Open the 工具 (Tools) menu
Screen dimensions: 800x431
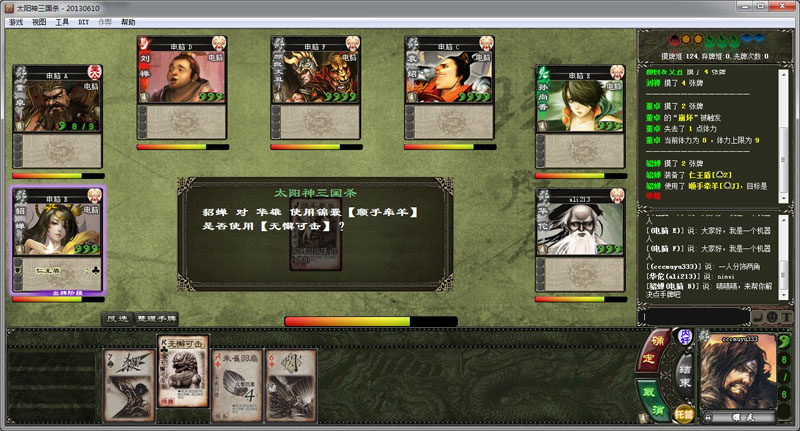[62, 21]
